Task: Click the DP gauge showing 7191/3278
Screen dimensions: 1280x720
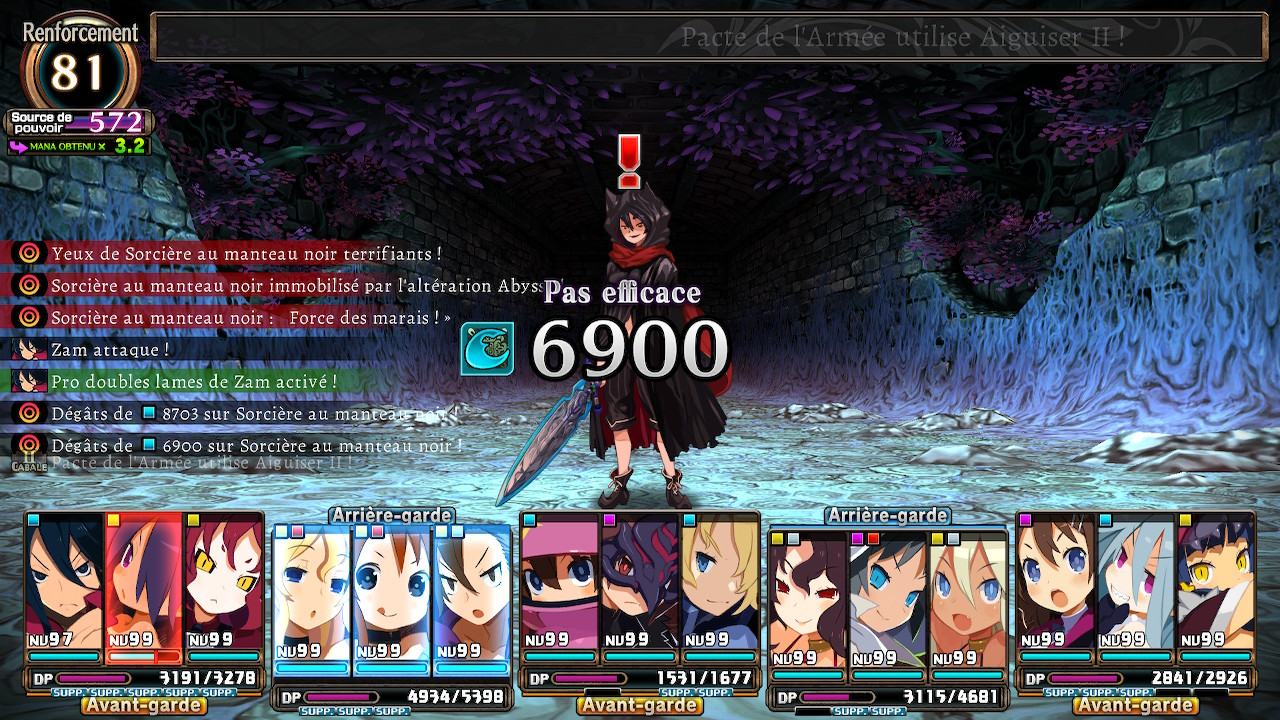Action: [x=140, y=678]
